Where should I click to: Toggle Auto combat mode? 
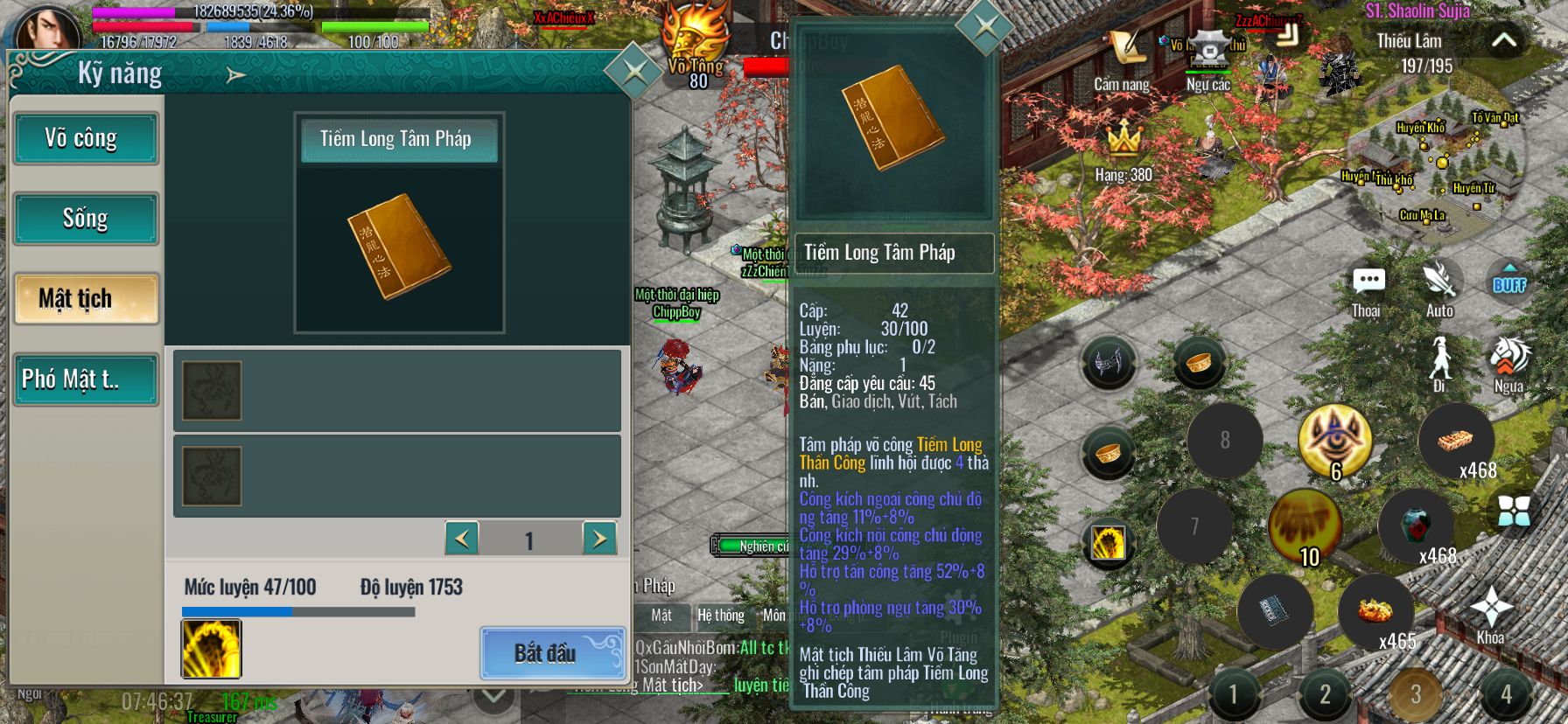click(1439, 287)
